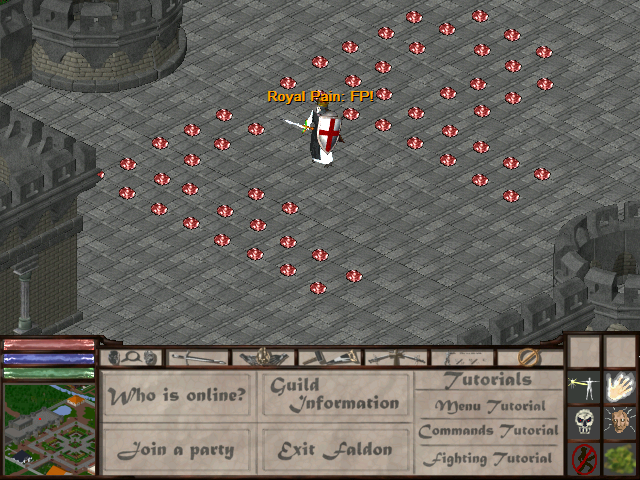Screen dimensions: 640x480
Task: Open the 'Who is online?' list
Action: coord(178,395)
